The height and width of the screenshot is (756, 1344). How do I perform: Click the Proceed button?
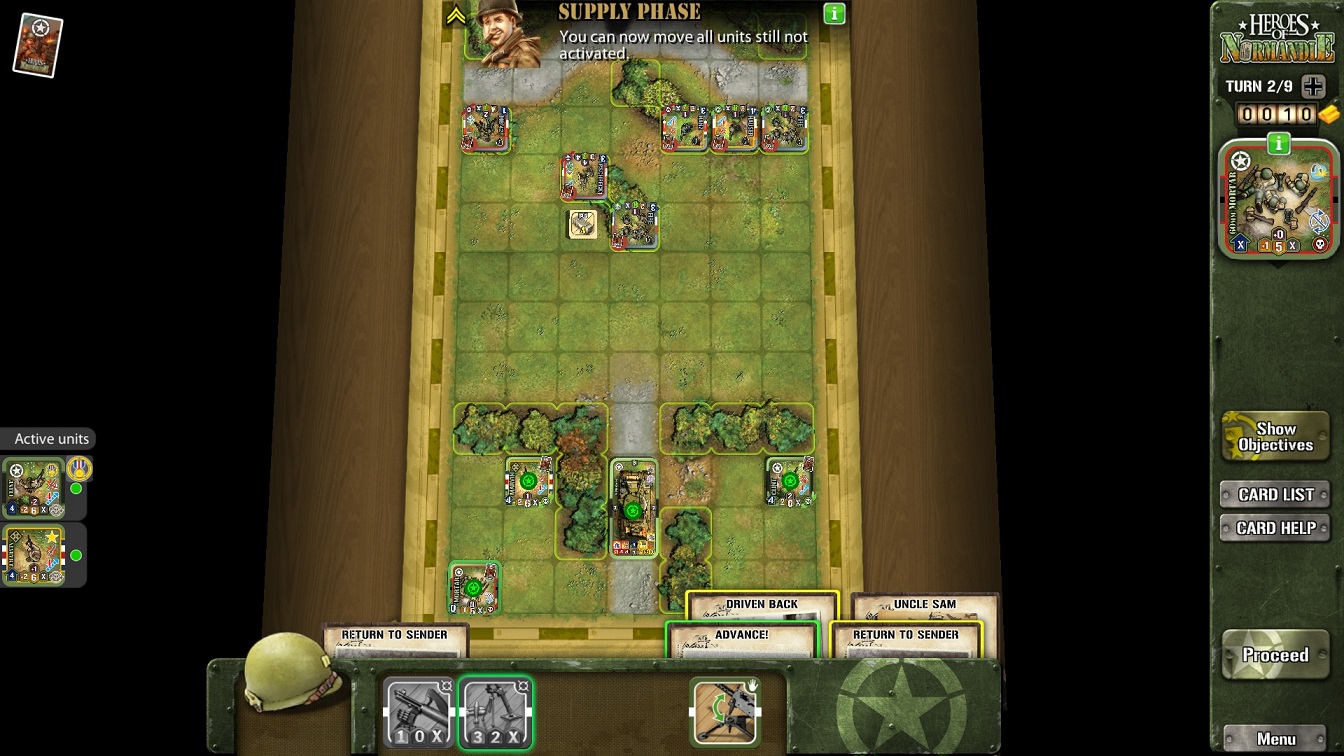click(1275, 656)
